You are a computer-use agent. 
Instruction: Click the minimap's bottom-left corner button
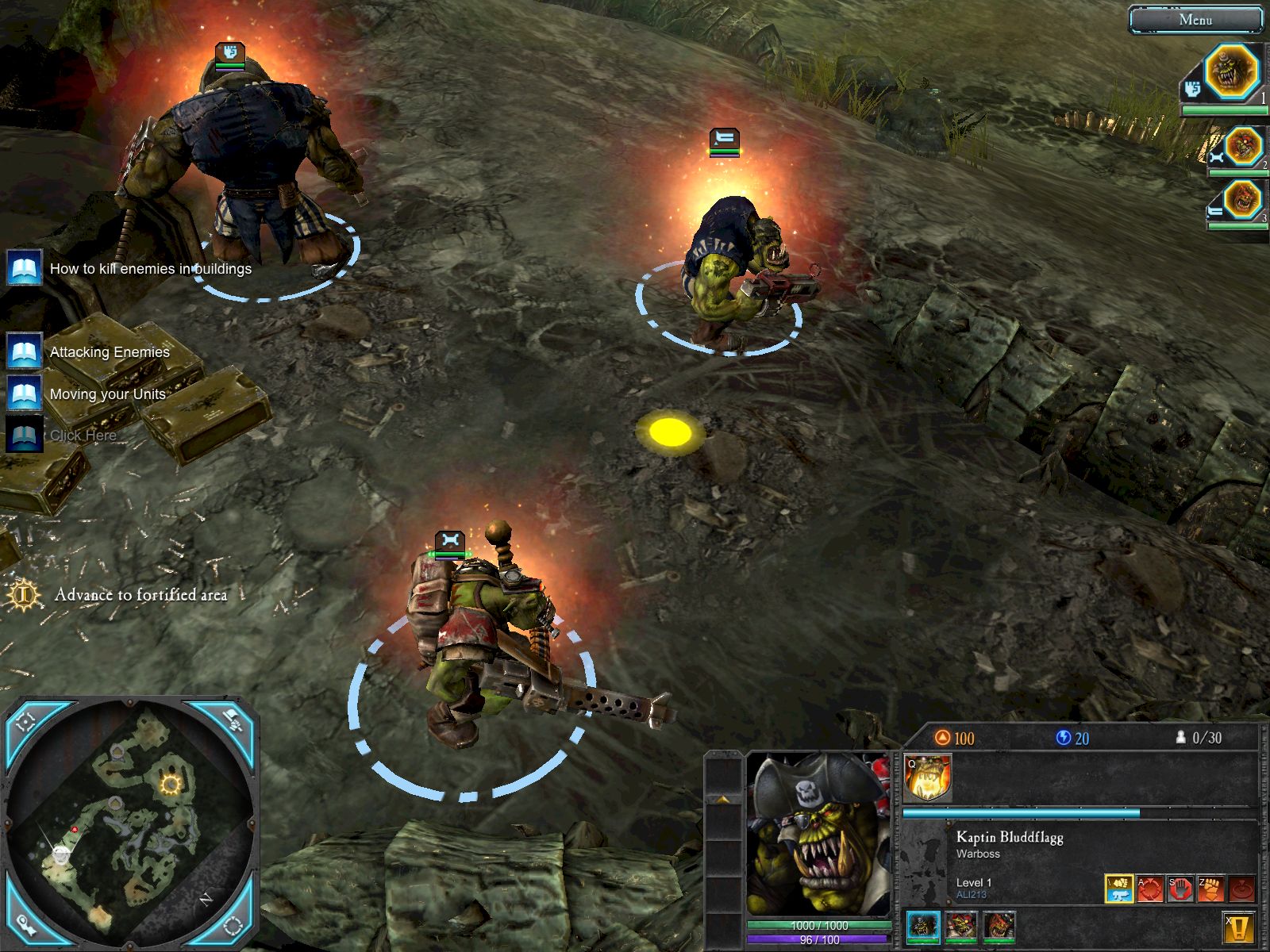tap(27, 924)
